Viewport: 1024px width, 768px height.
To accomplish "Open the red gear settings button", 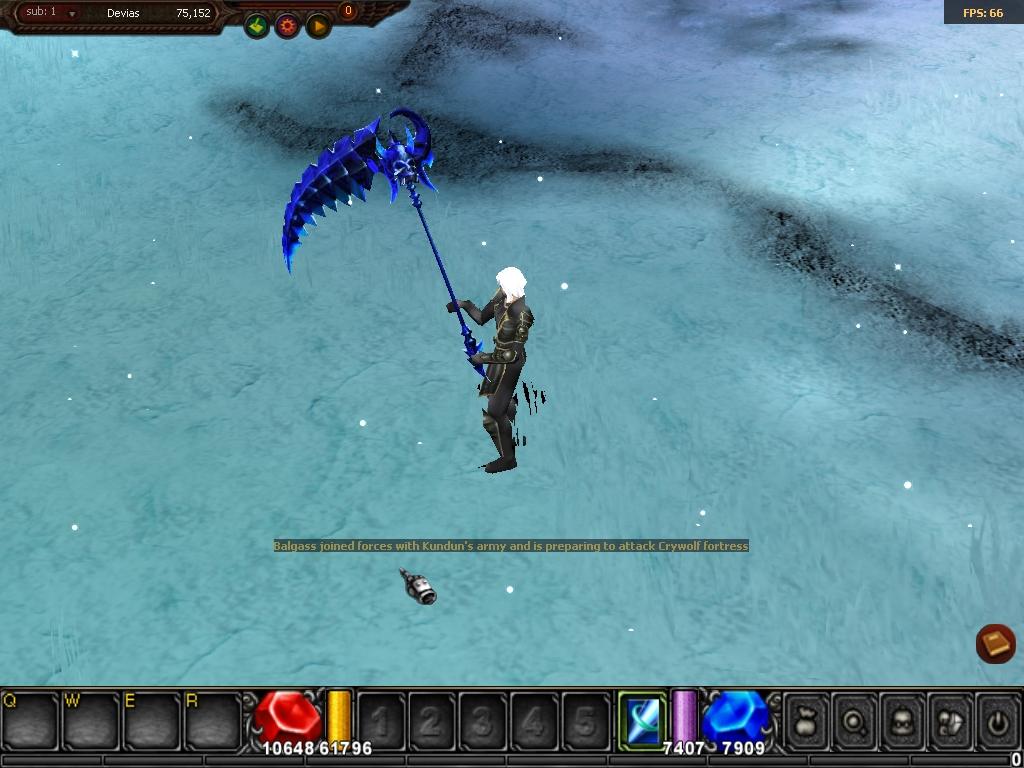I will tap(288, 26).
